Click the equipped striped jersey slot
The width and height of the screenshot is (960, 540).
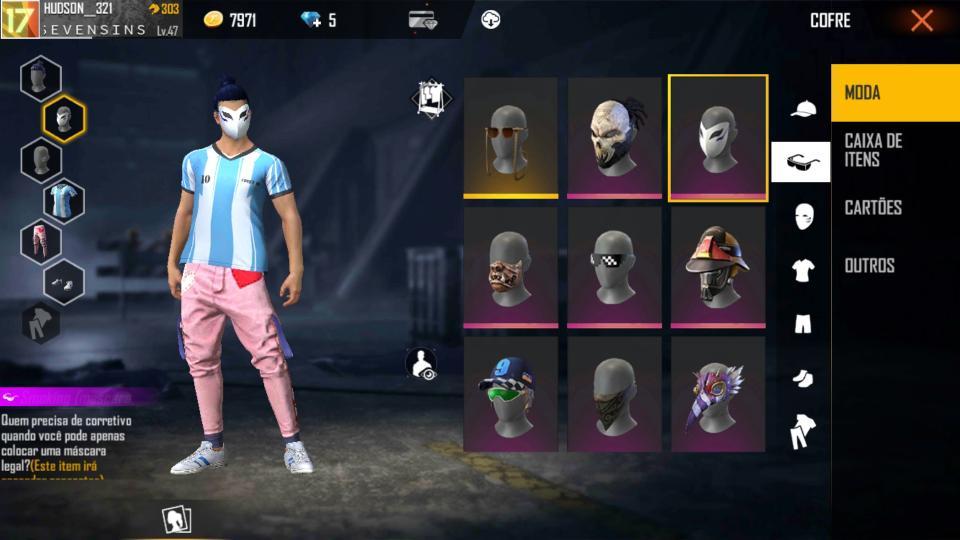tap(63, 200)
